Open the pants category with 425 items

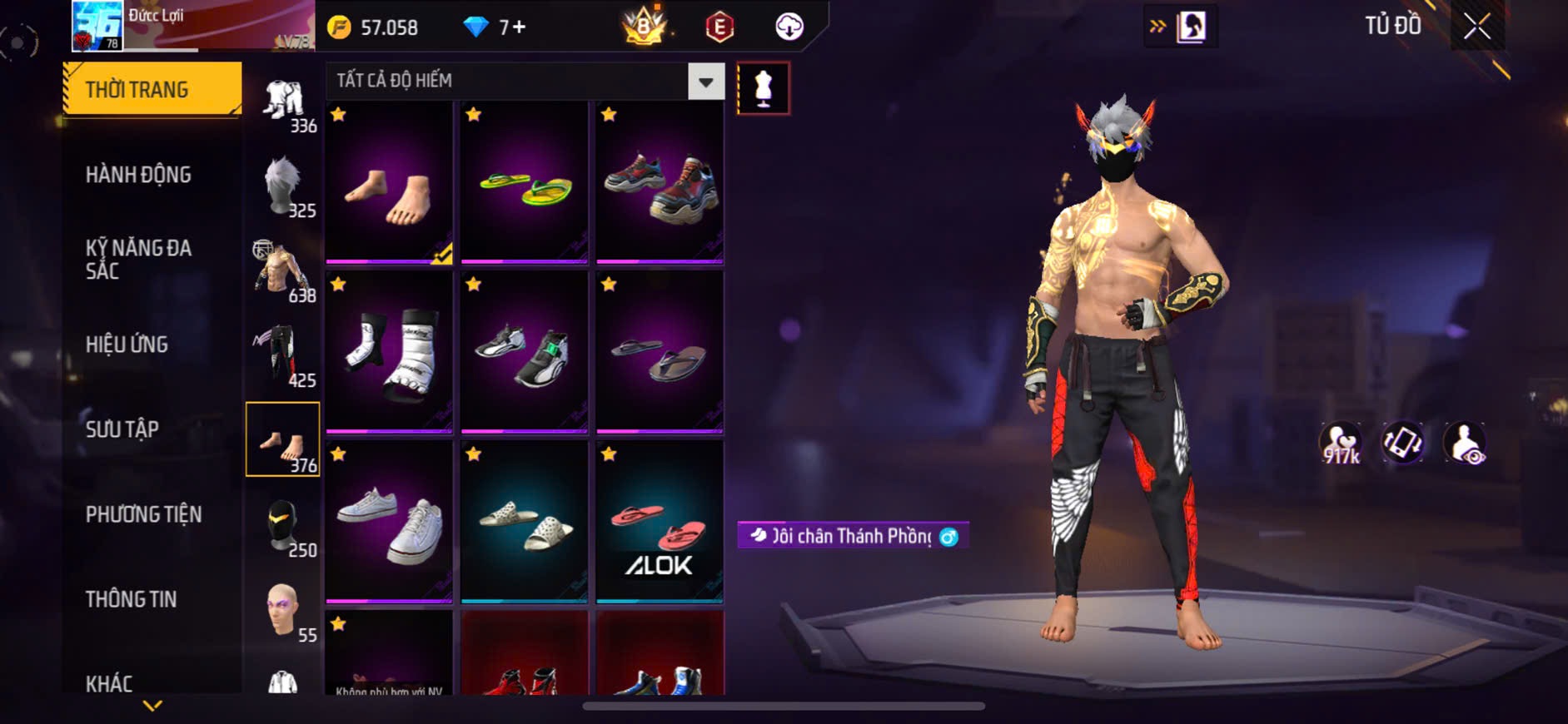pos(283,356)
